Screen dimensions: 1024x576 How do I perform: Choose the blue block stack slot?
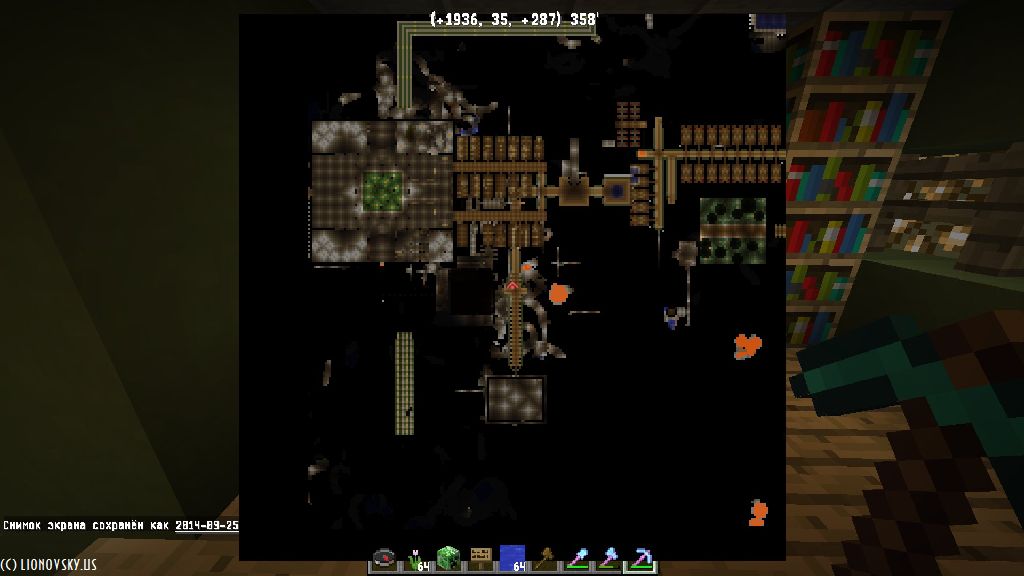tap(512, 559)
